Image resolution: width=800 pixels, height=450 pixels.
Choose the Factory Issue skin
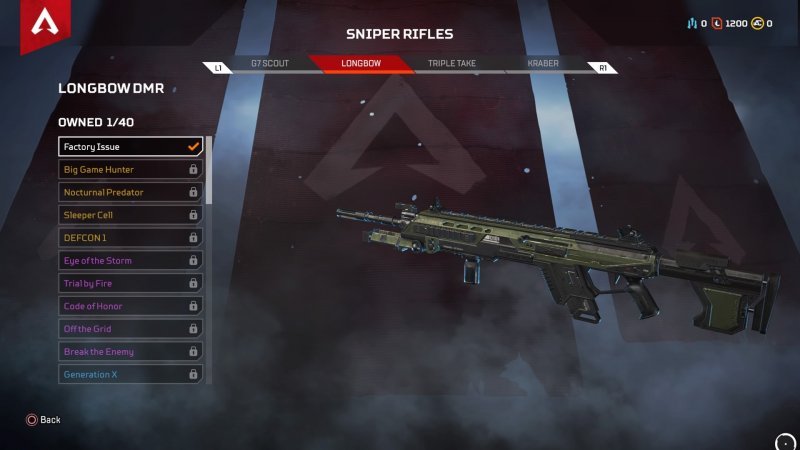coord(130,147)
